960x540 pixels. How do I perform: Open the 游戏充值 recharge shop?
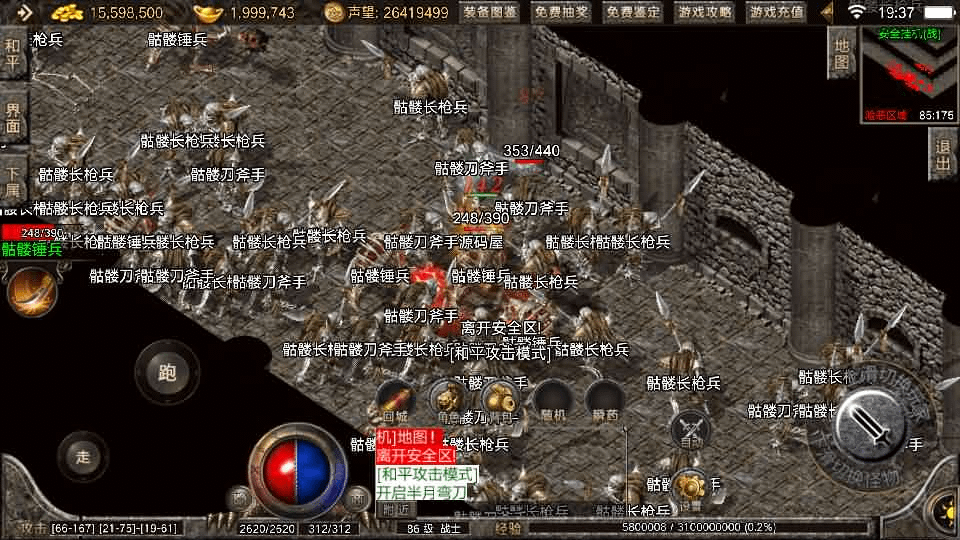(776, 12)
